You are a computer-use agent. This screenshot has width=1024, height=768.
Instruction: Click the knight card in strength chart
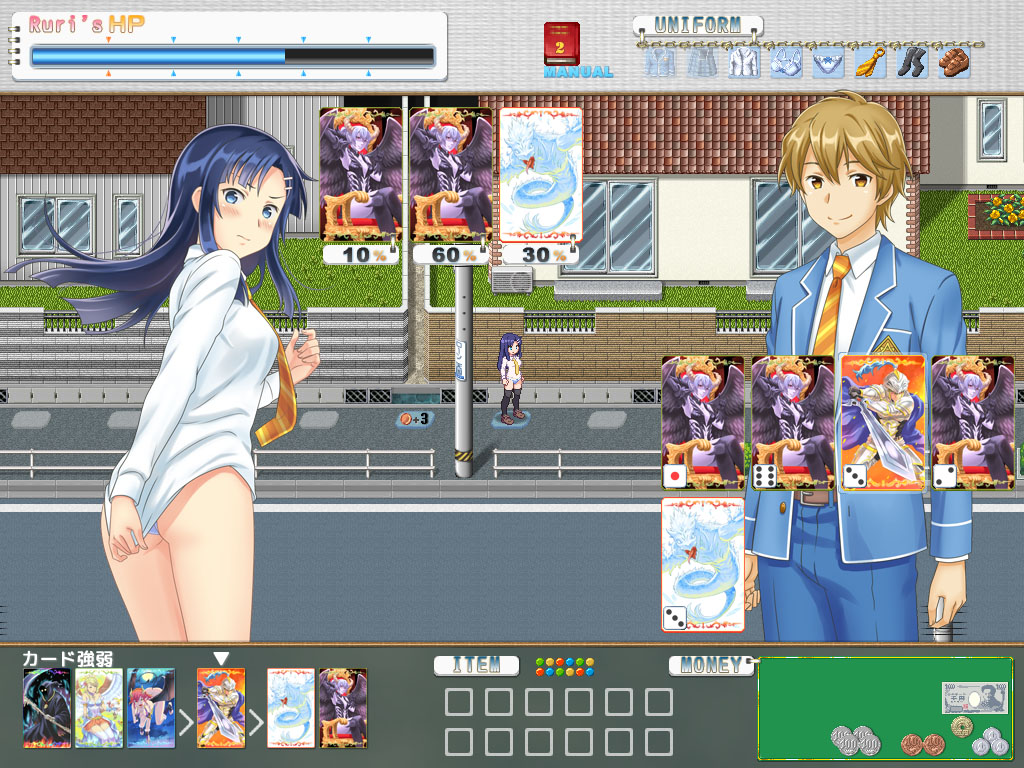click(221, 708)
